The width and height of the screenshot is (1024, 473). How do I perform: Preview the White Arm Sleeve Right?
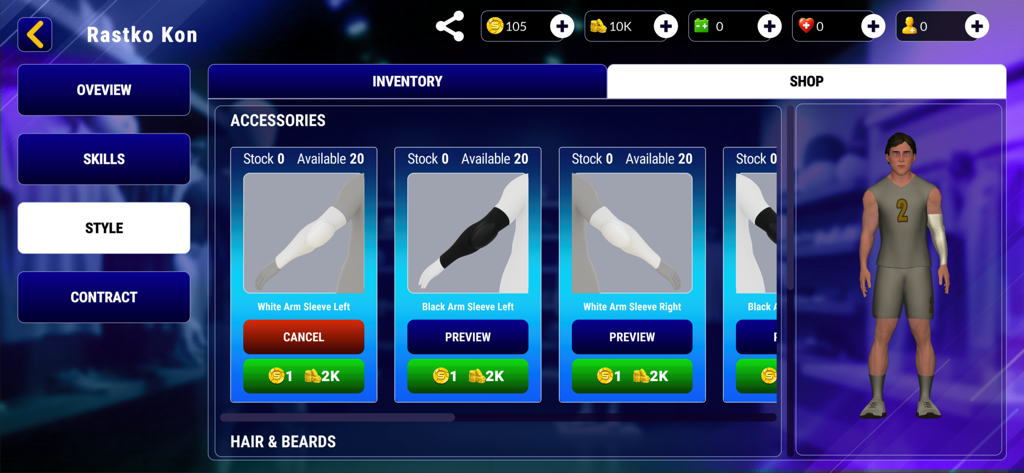pos(632,337)
